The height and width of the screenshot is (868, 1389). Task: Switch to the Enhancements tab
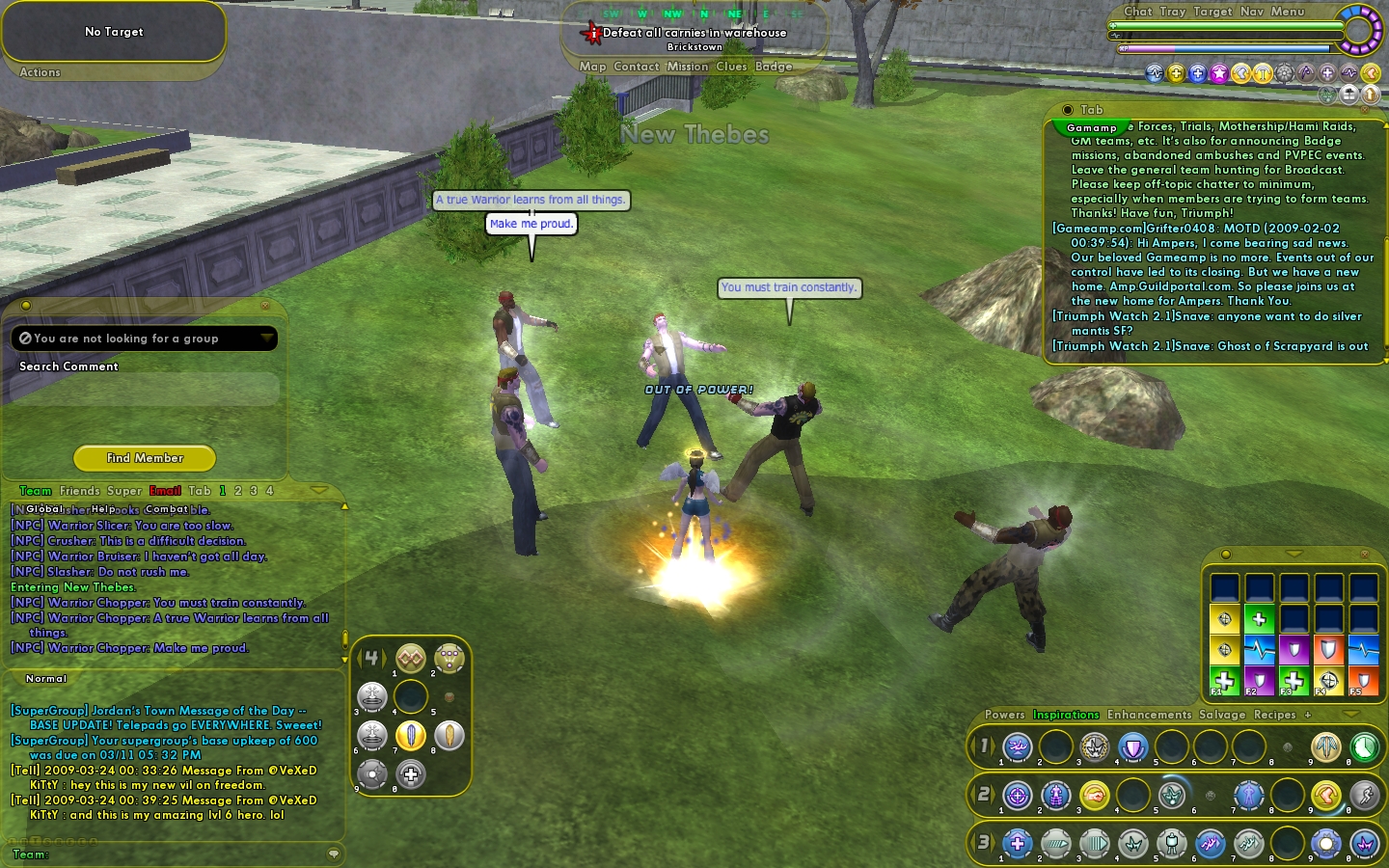tap(1149, 715)
